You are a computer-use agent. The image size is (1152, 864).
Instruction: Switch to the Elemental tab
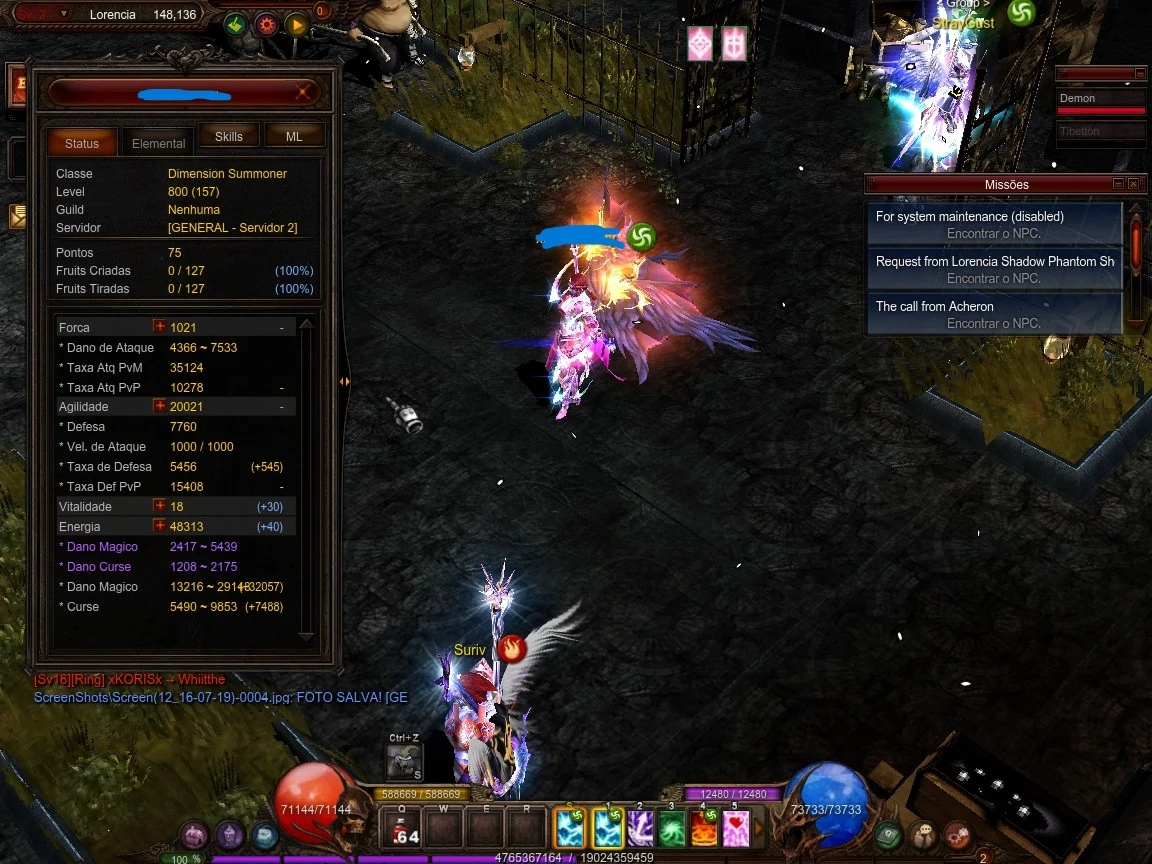click(x=159, y=143)
